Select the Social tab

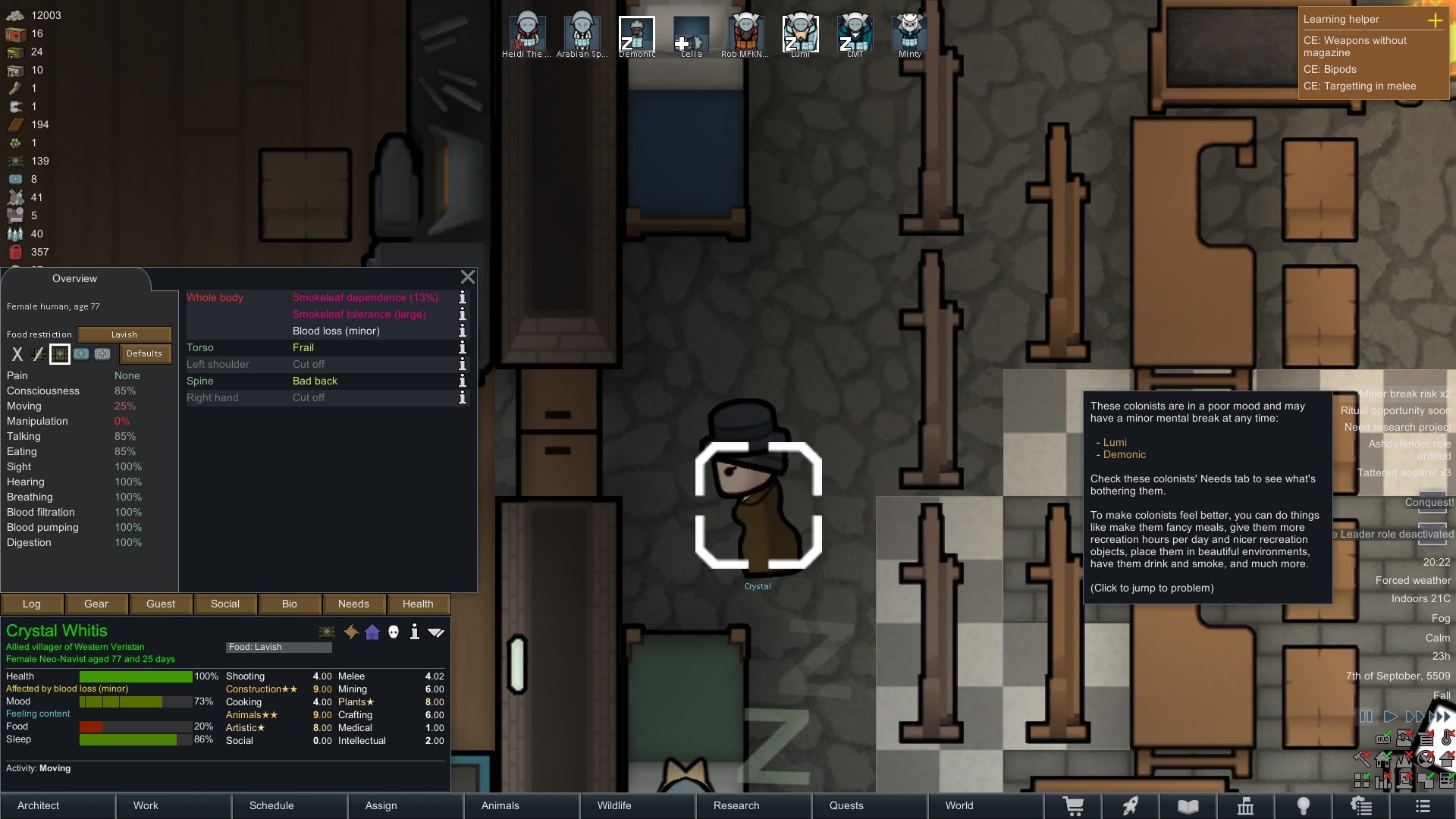tap(225, 604)
